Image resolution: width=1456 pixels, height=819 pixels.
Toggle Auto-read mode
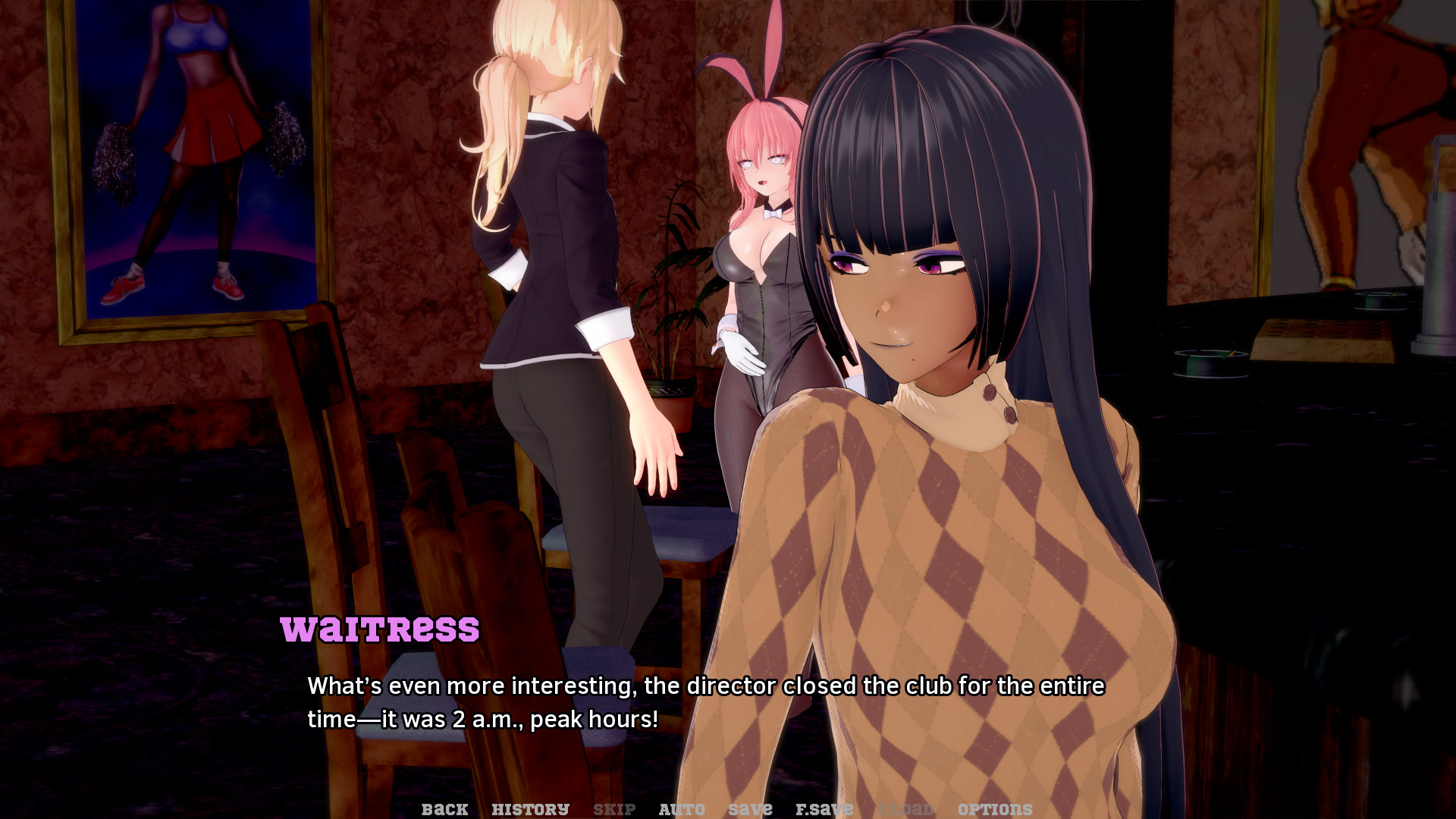tap(680, 808)
